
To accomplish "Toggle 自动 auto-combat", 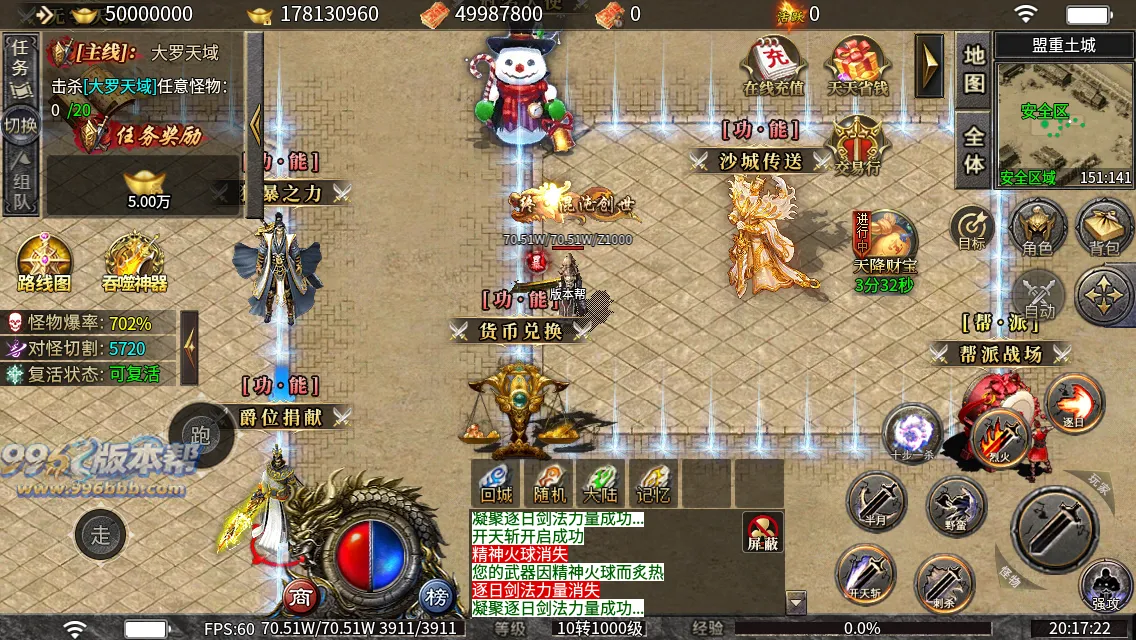I will coord(1040,296).
